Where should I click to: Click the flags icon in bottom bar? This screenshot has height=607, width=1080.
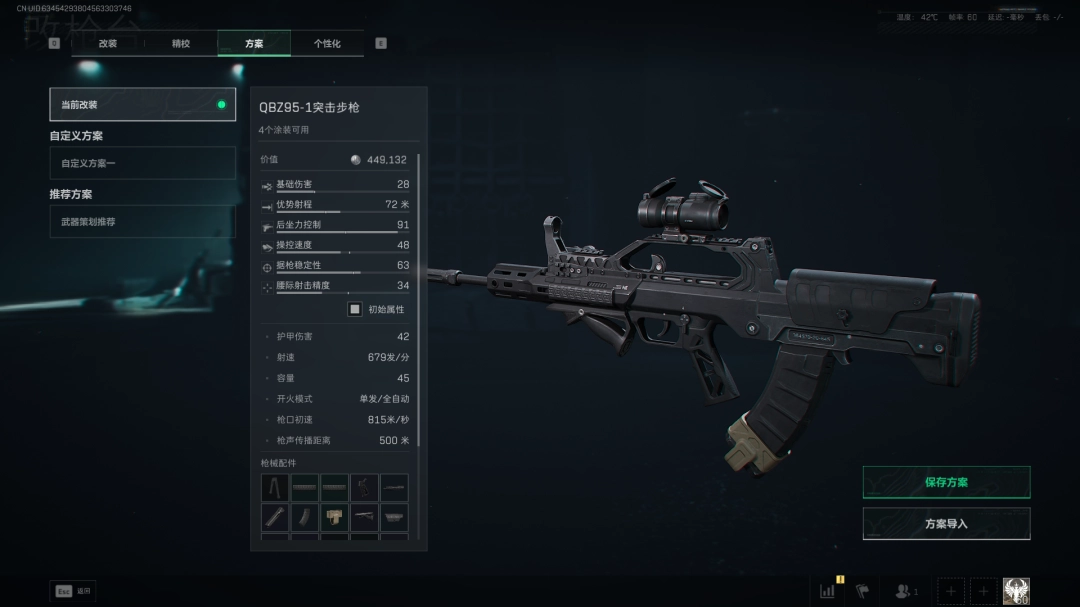pos(862,591)
